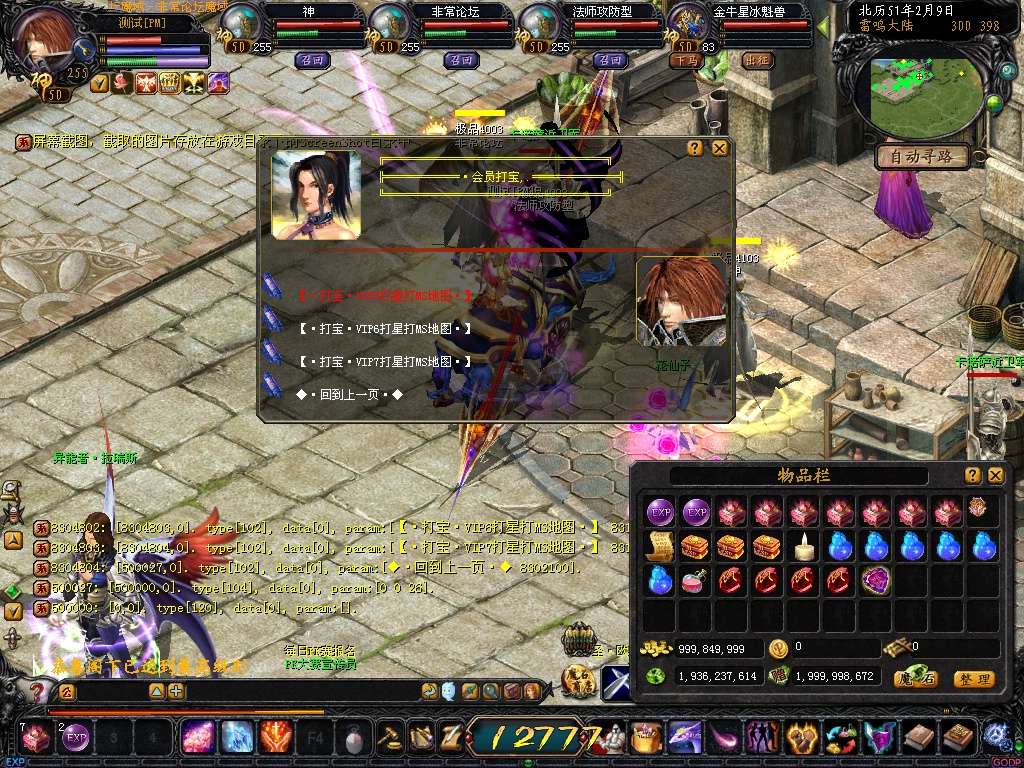Click the red question mark help button
The image size is (1024, 768).
38,691
